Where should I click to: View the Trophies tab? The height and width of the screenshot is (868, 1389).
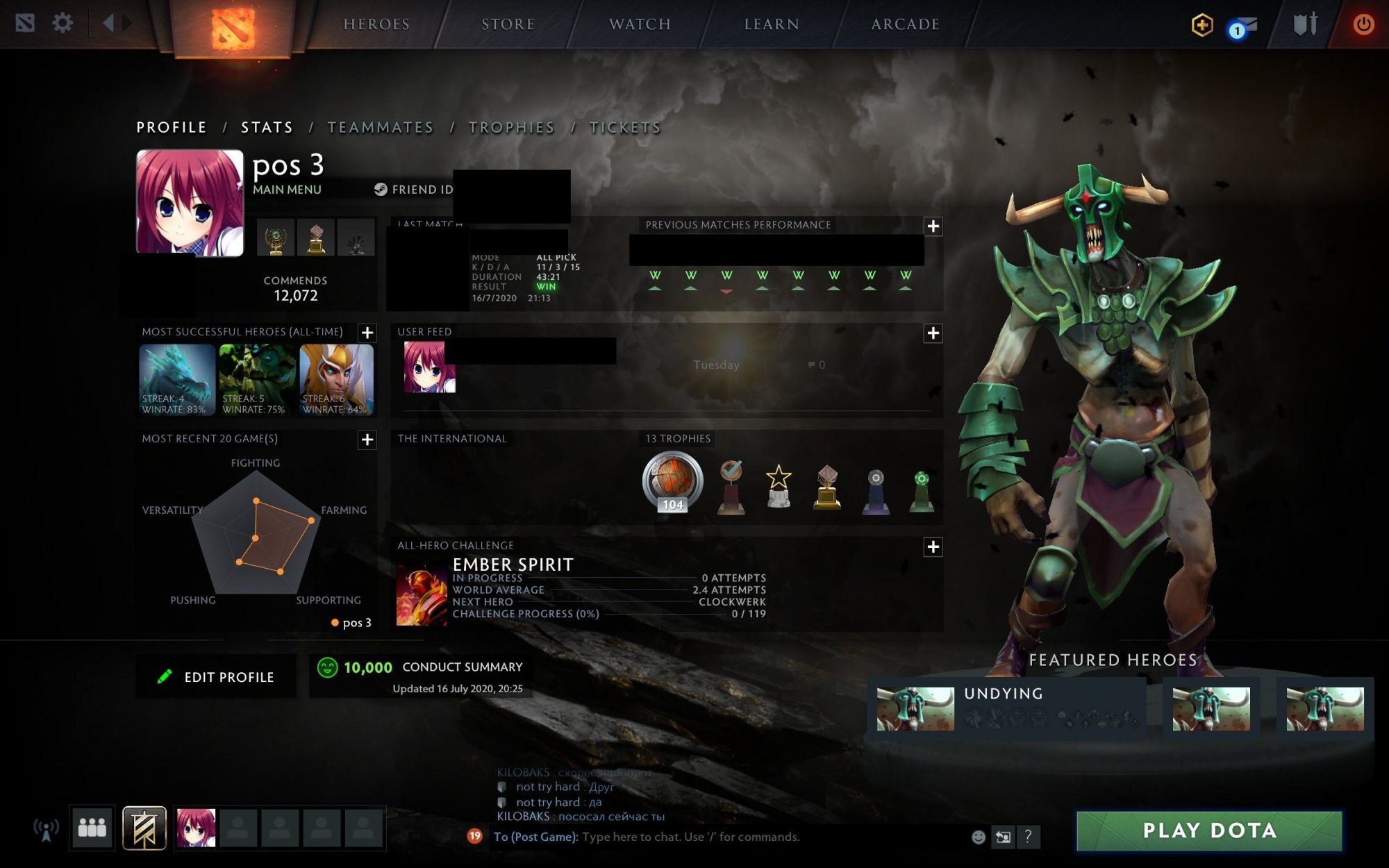click(x=511, y=128)
